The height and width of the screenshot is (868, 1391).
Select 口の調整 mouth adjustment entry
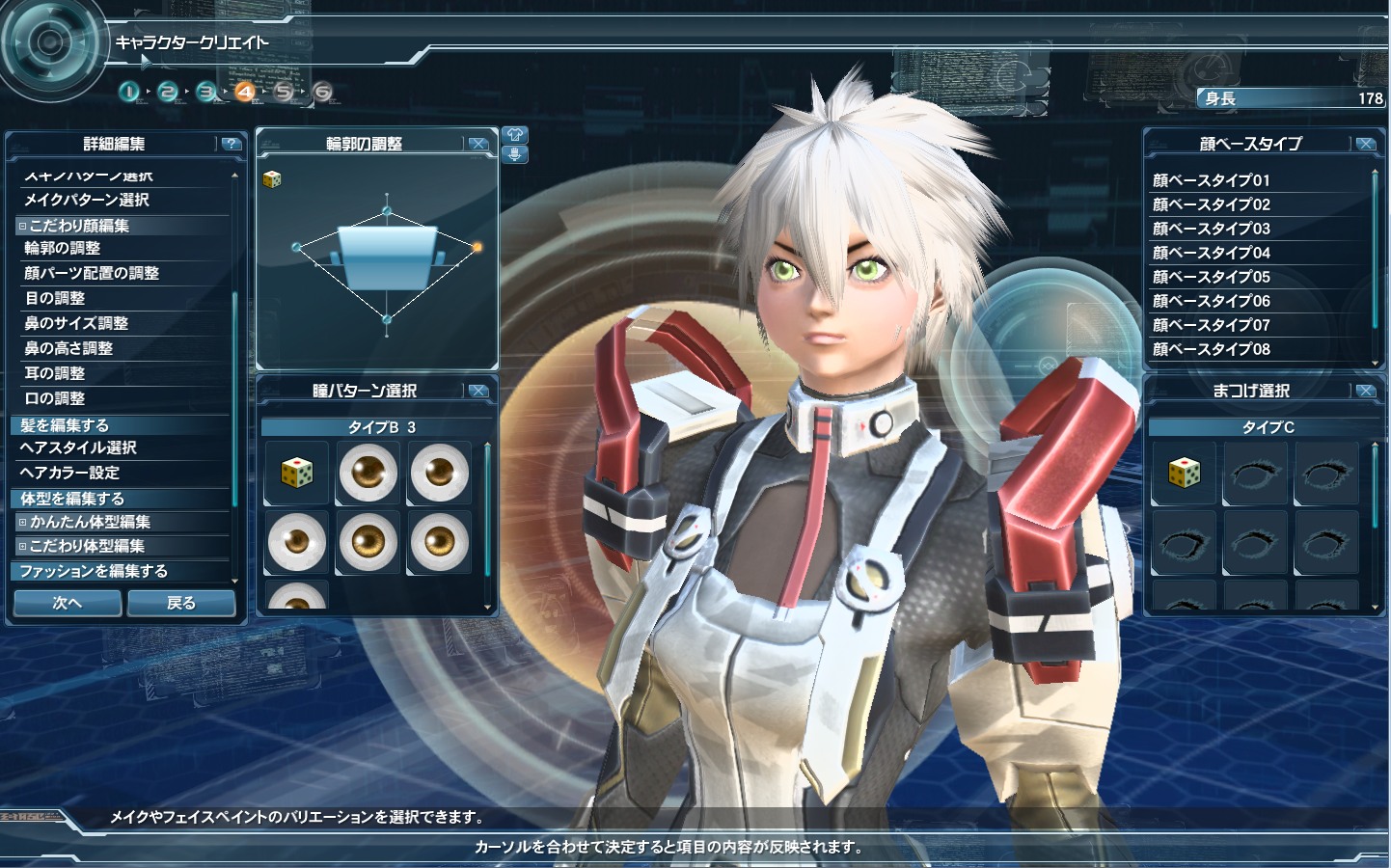56,398
